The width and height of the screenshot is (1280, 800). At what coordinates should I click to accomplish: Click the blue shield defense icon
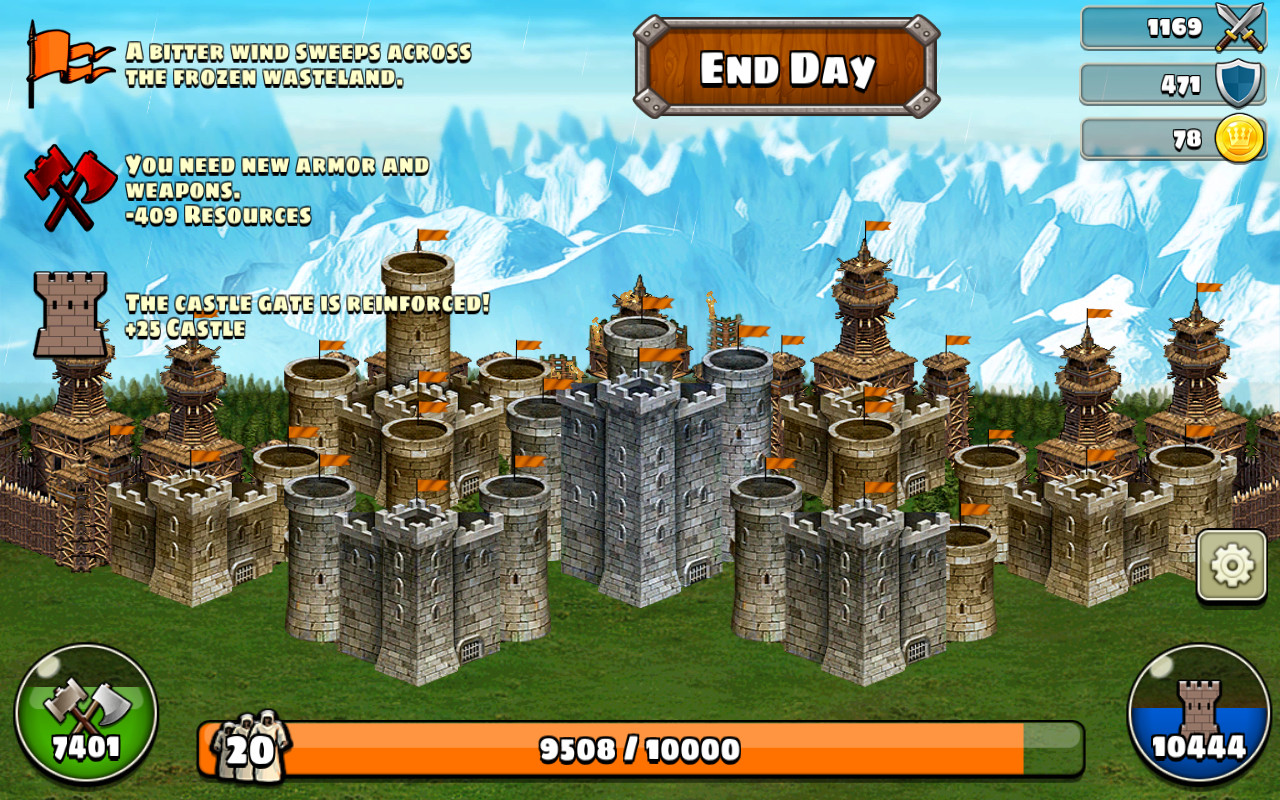coord(1237,83)
